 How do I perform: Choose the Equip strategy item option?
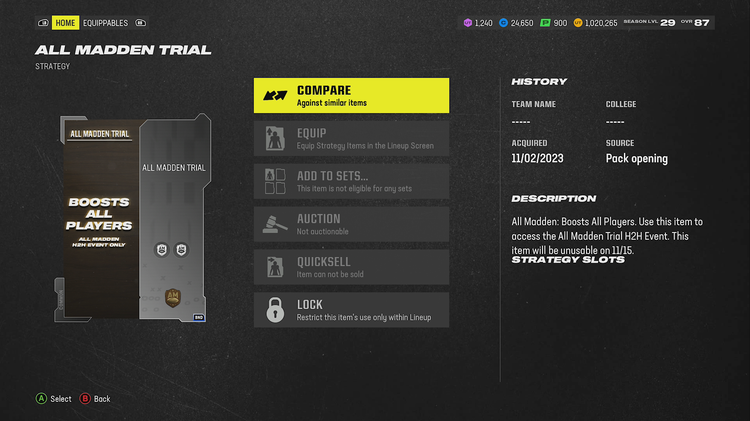351,138
